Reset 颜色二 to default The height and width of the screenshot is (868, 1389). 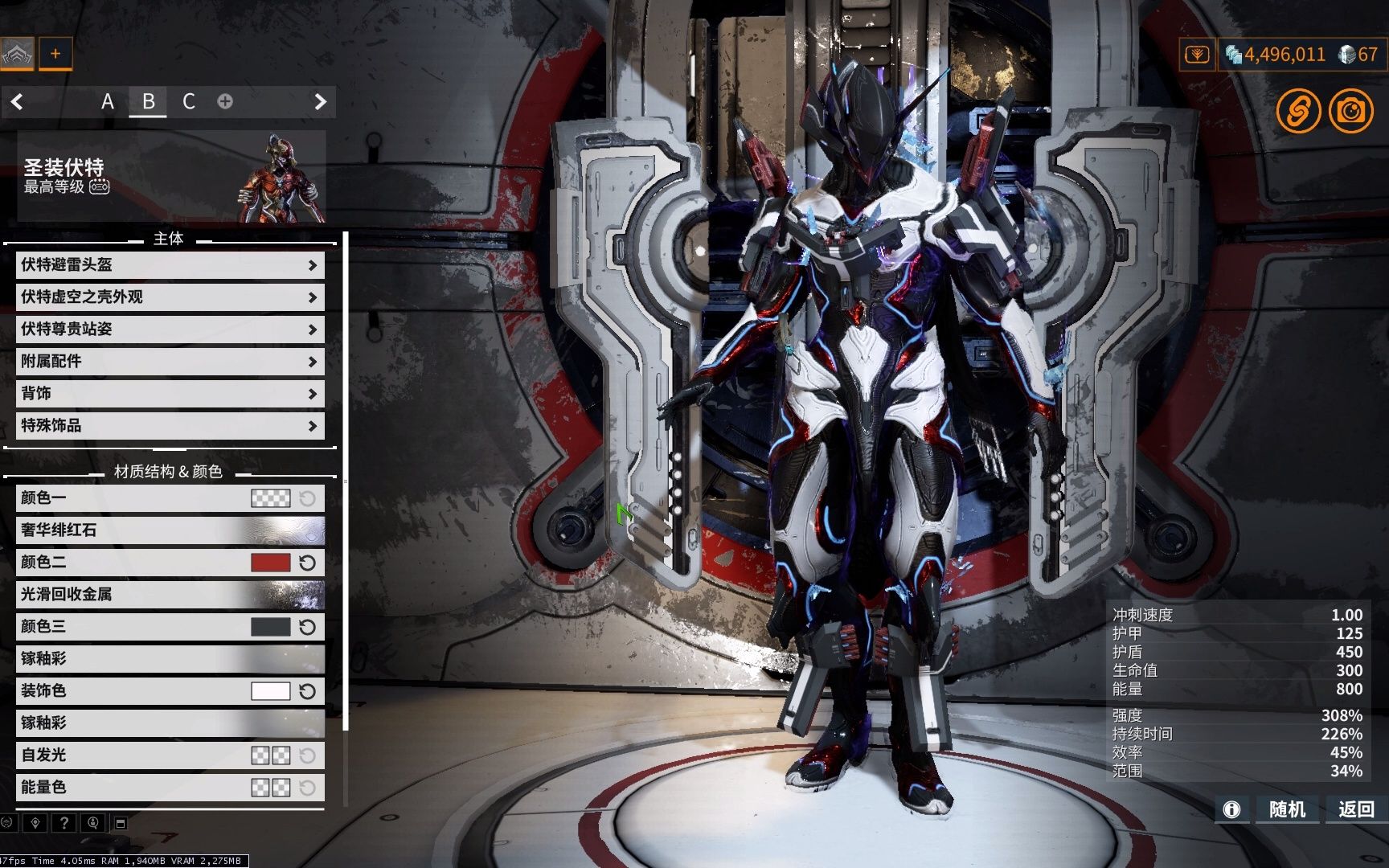coord(307,563)
